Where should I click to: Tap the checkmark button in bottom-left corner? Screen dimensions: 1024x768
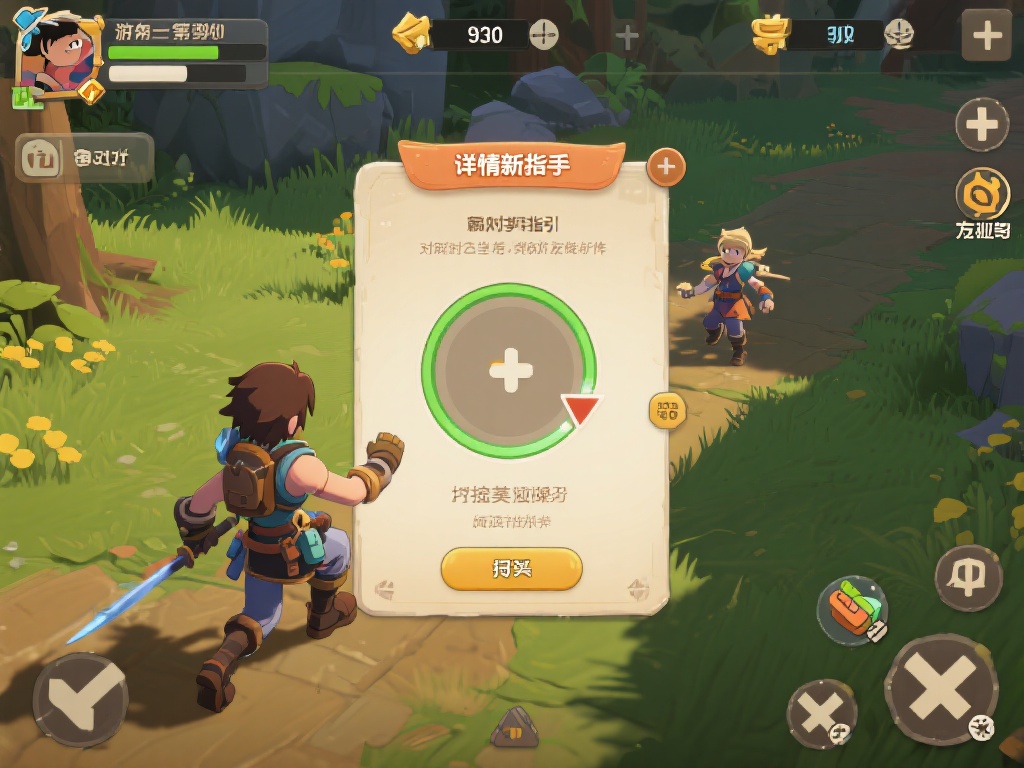tap(80, 699)
